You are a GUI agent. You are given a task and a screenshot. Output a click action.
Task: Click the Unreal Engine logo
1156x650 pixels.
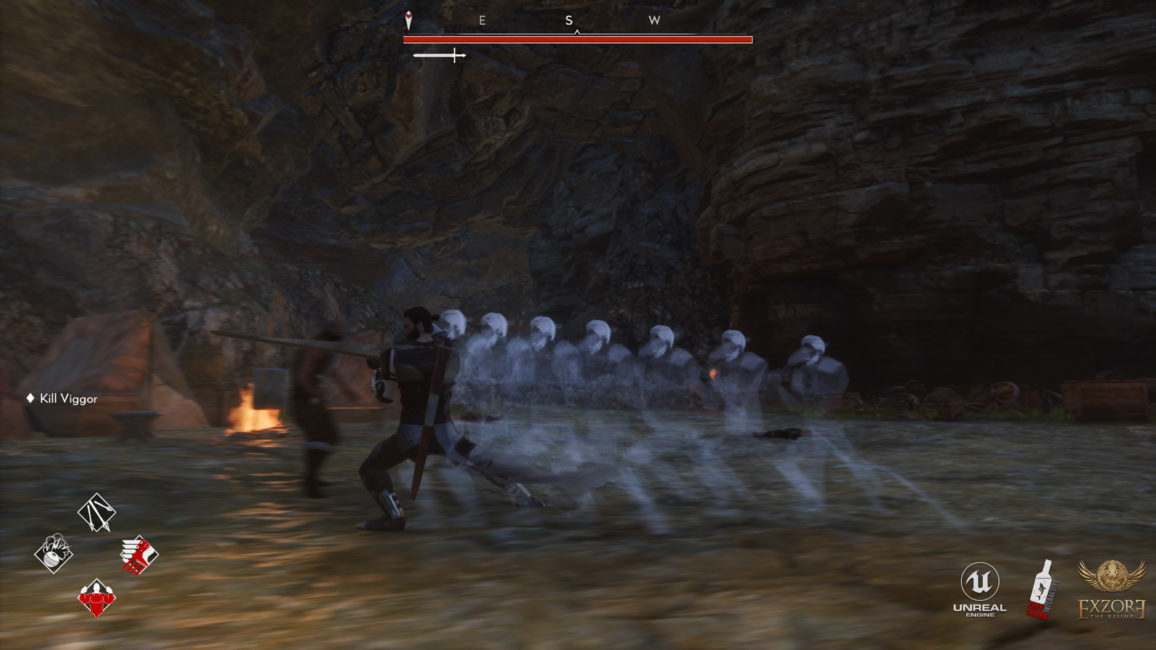pyautogui.click(x=979, y=588)
